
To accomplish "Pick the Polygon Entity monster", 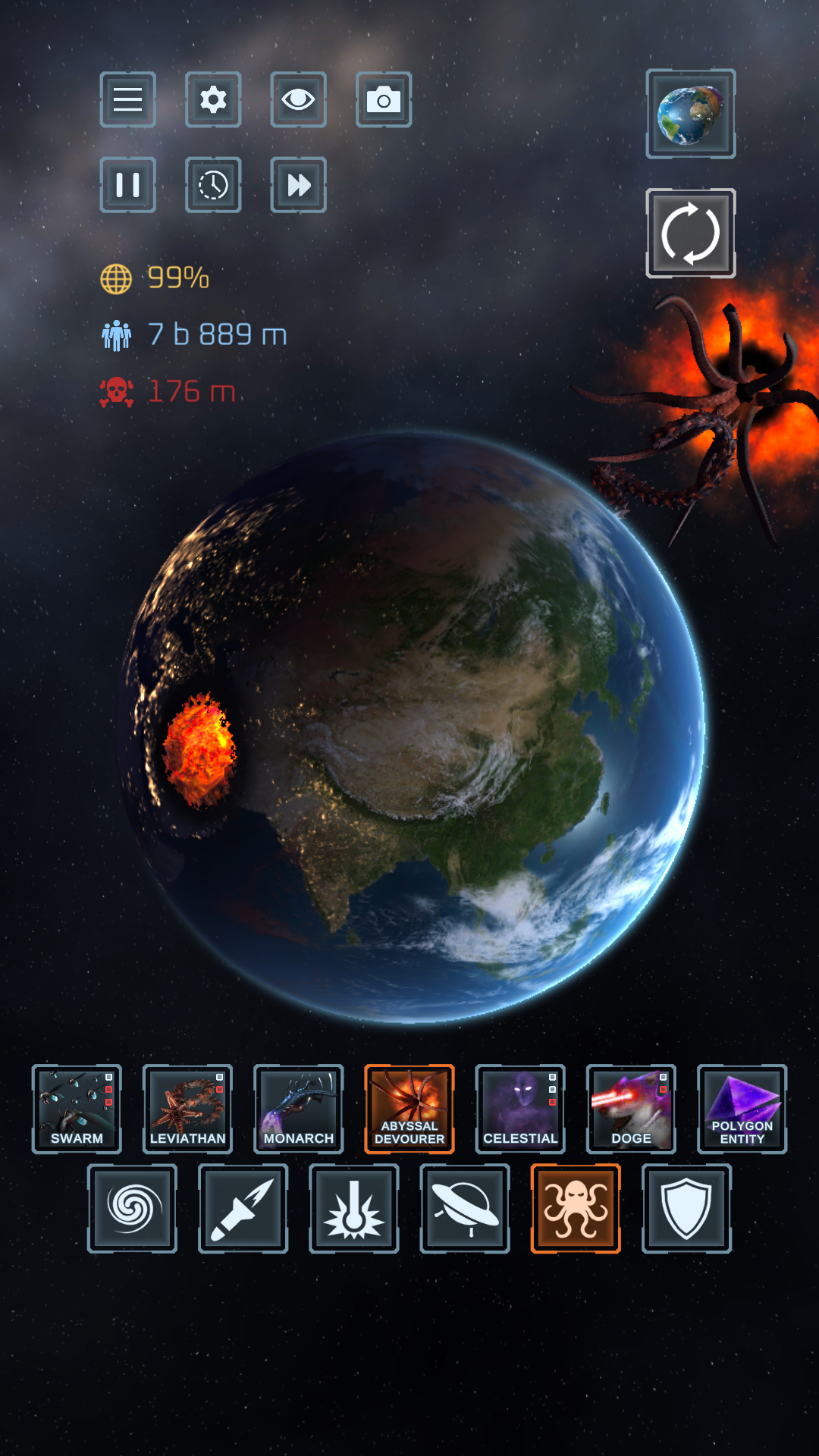I will pos(742,1109).
